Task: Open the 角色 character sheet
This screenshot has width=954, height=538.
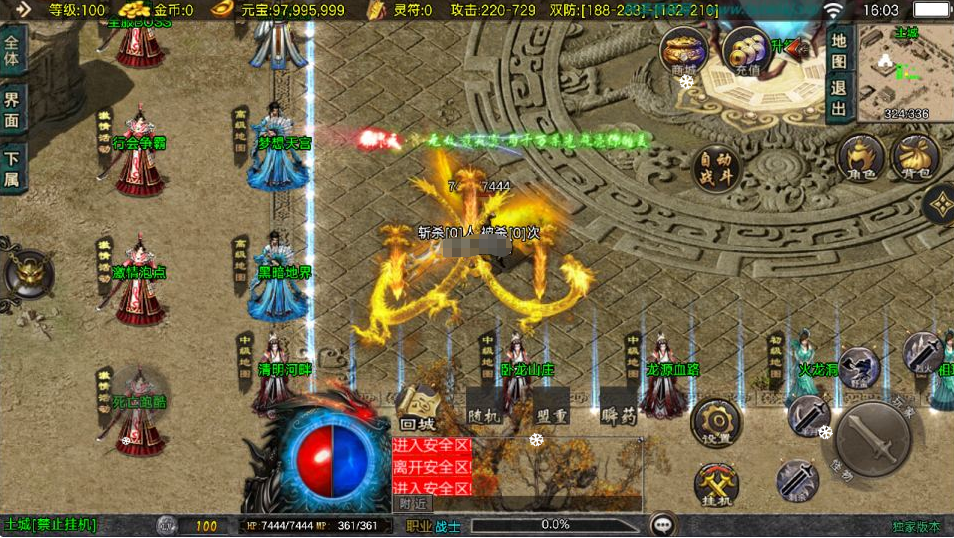Action: point(860,159)
